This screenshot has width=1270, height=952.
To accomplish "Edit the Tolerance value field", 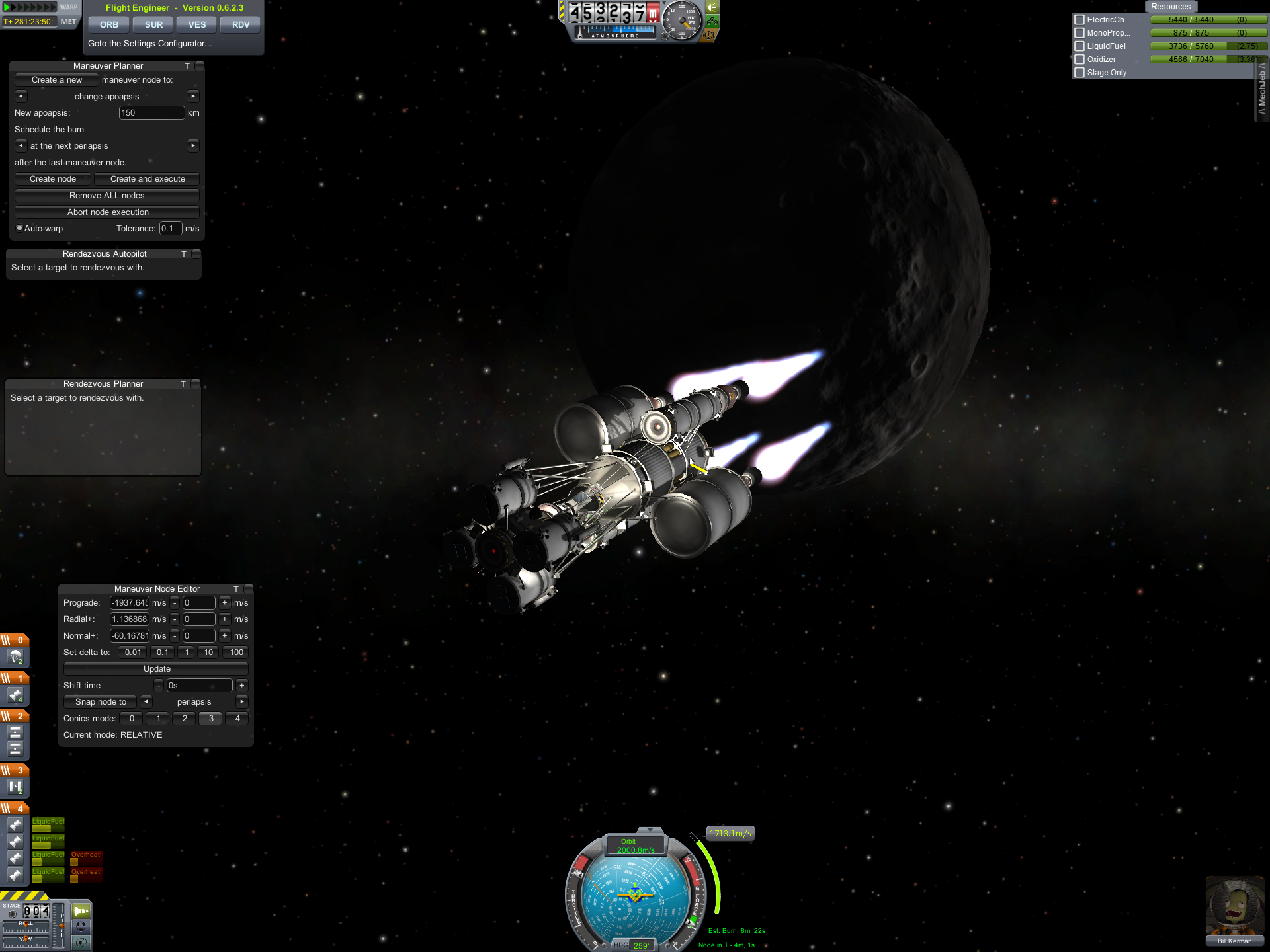I will click(170, 229).
